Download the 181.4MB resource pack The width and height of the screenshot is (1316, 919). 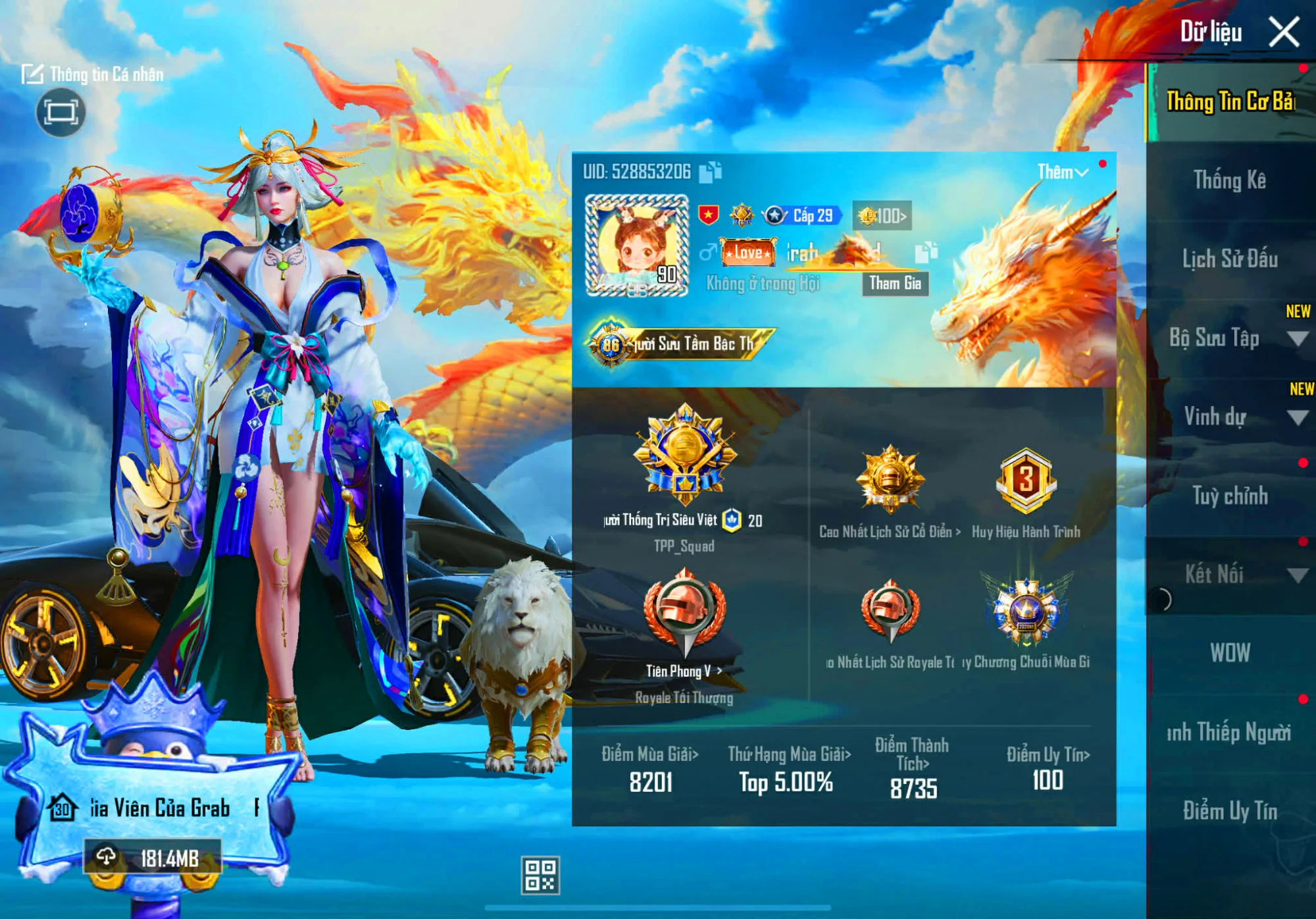tap(153, 858)
